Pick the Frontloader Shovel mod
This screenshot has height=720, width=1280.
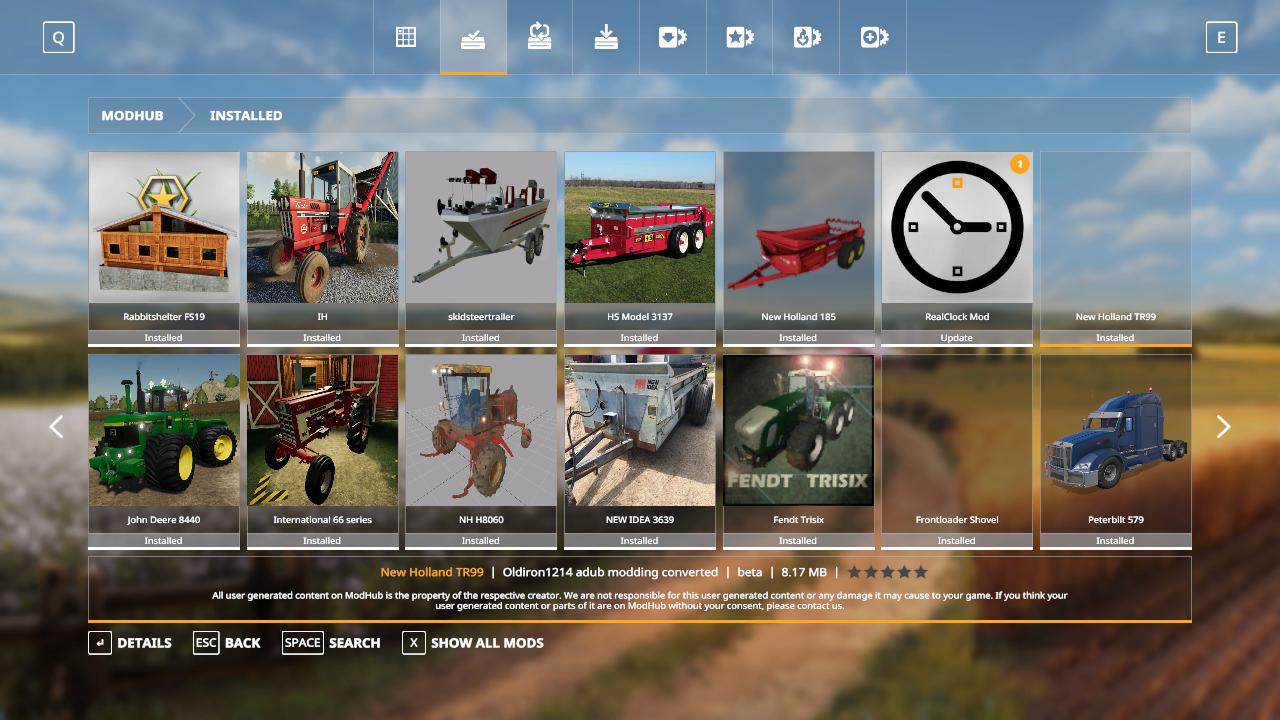pos(957,451)
